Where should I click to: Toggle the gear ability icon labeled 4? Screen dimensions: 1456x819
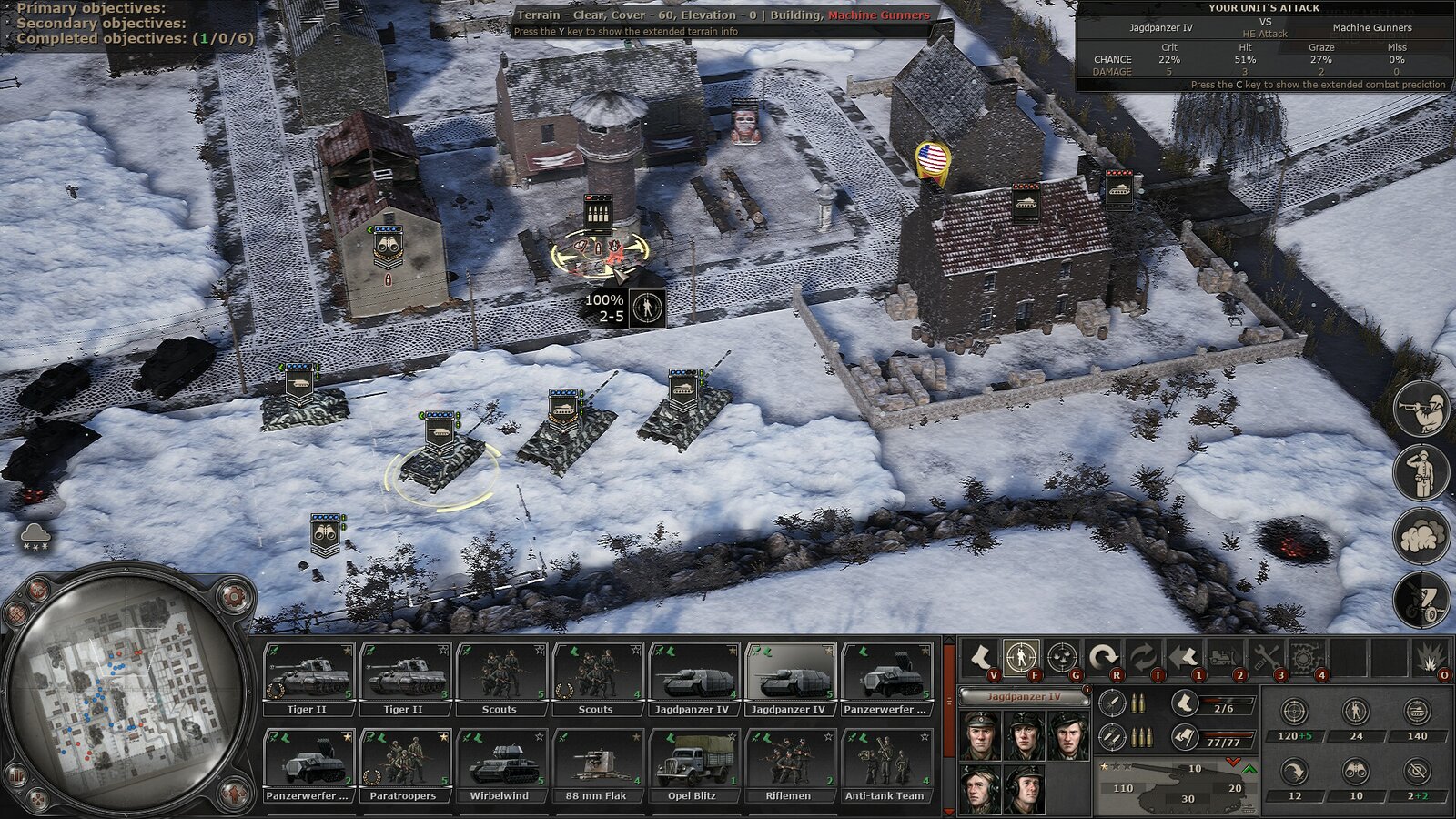1307,654
